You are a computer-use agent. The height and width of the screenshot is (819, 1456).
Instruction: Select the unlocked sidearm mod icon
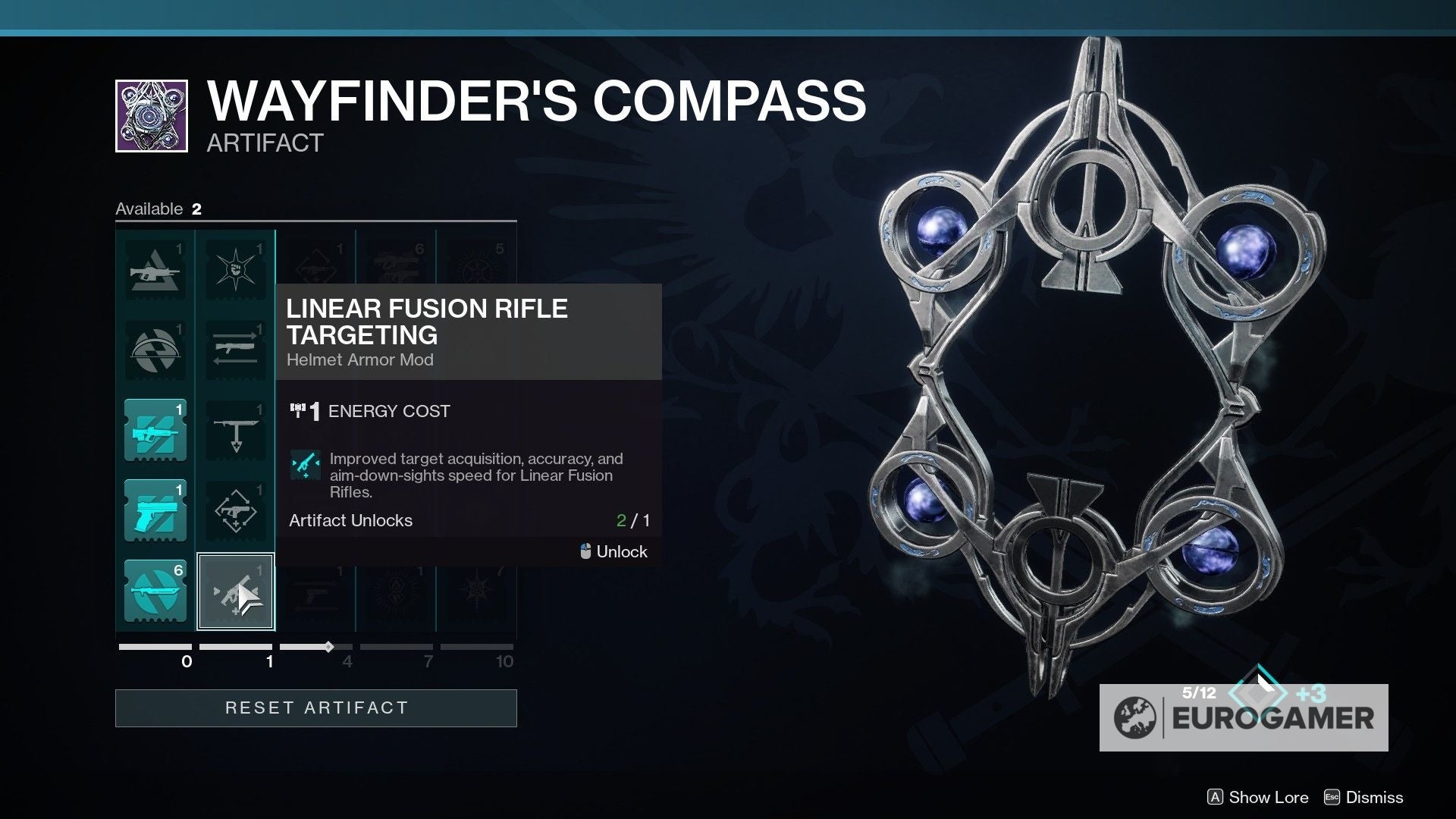pos(155,510)
